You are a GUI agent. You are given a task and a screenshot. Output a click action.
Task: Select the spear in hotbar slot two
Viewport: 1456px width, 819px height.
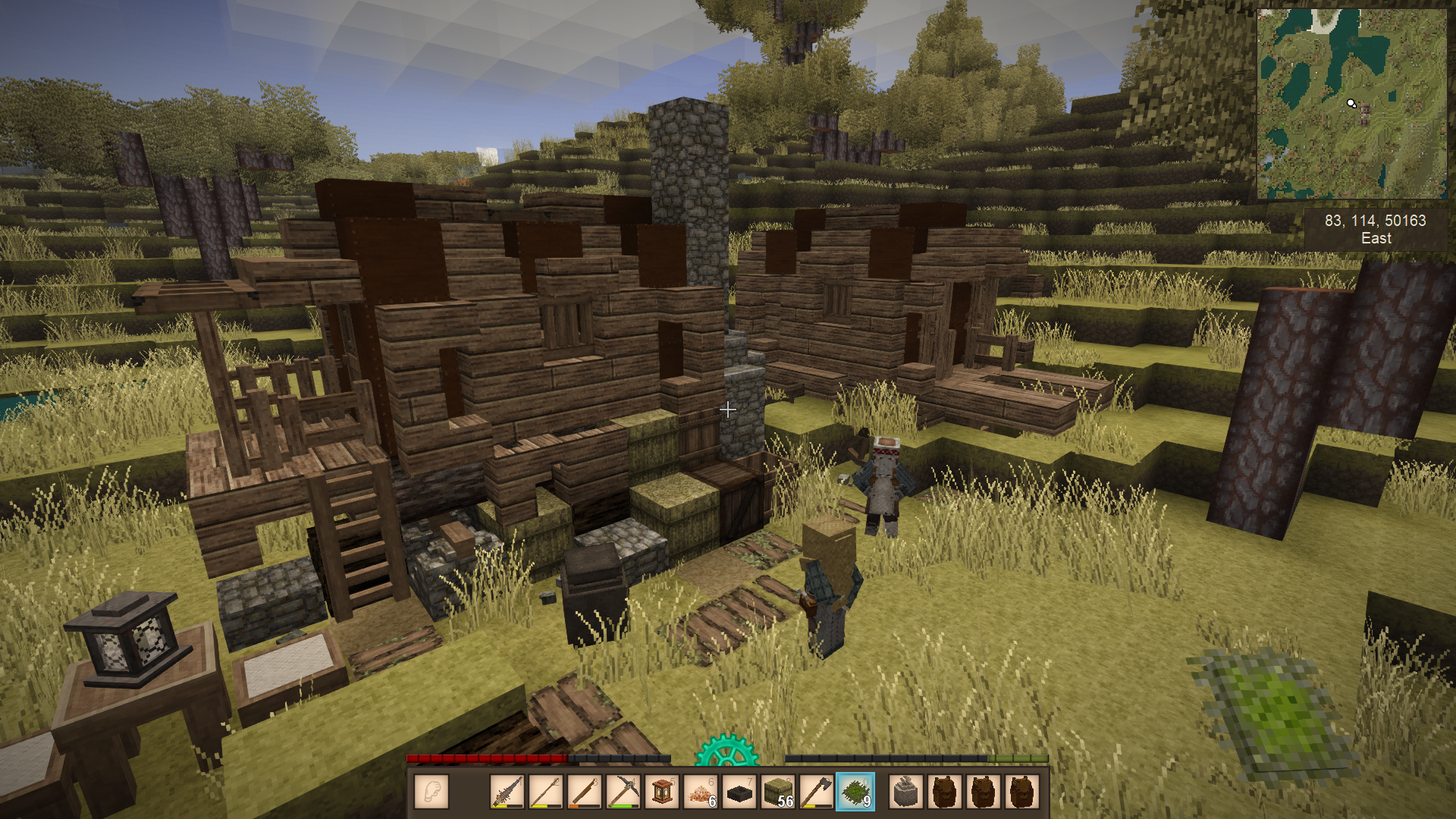[546, 792]
